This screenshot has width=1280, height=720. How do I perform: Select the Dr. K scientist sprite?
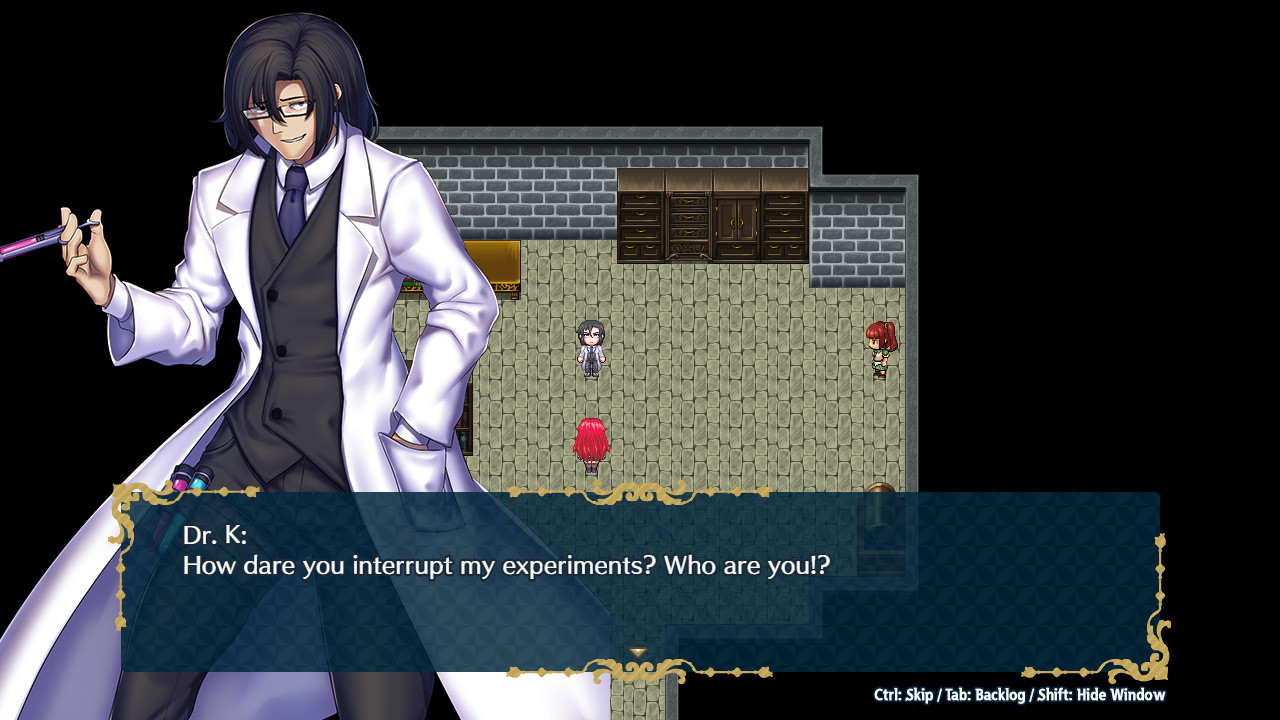click(x=589, y=350)
